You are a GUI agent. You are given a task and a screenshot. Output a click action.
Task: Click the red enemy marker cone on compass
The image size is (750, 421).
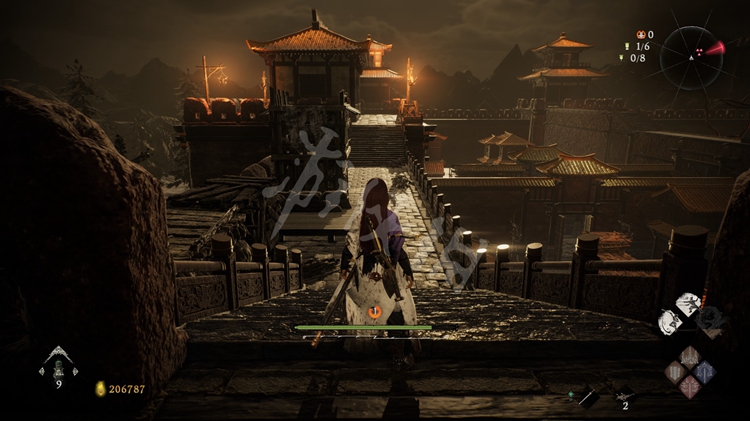[713, 48]
